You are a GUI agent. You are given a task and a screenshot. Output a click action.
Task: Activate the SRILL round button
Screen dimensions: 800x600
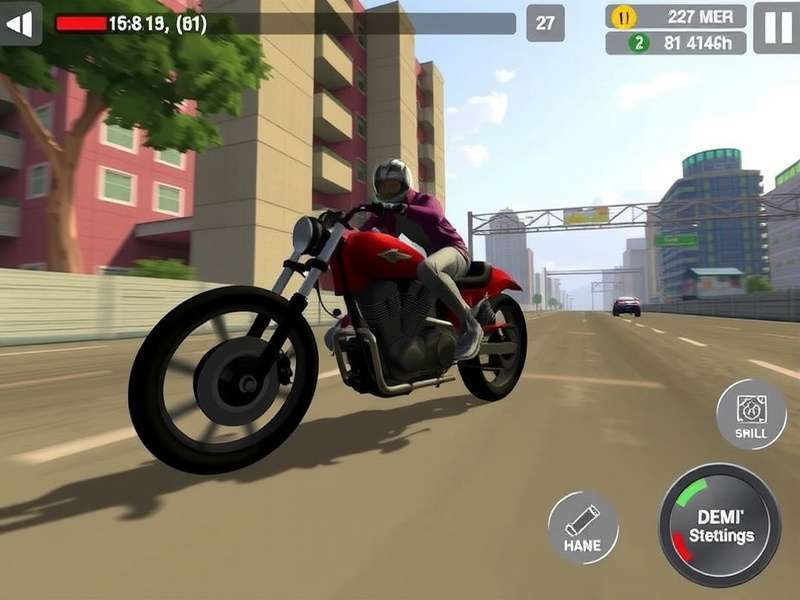(751, 414)
